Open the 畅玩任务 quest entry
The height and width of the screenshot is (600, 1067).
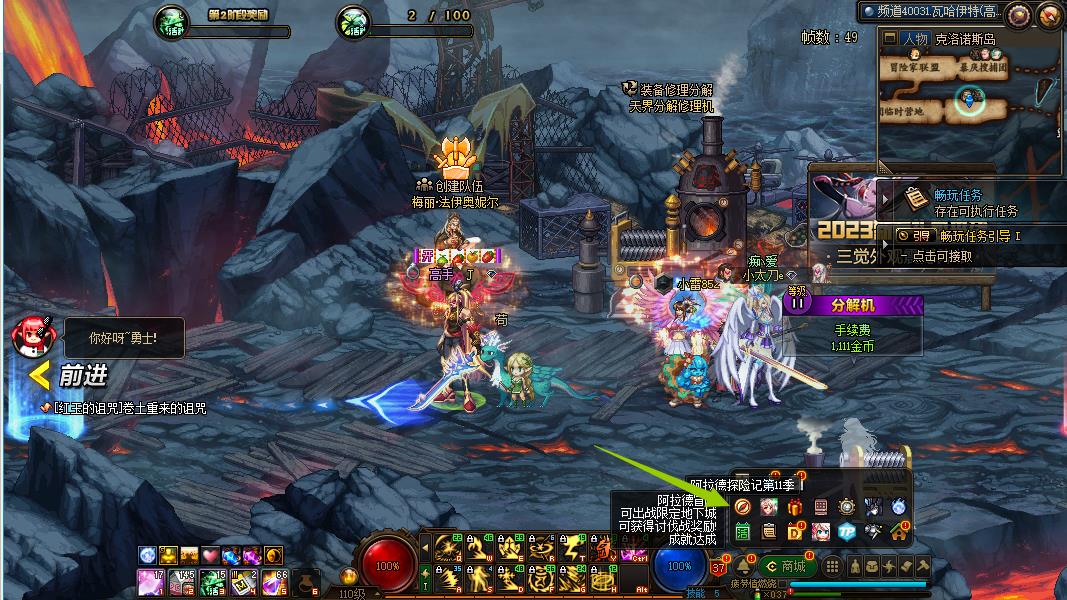pos(962,196)
